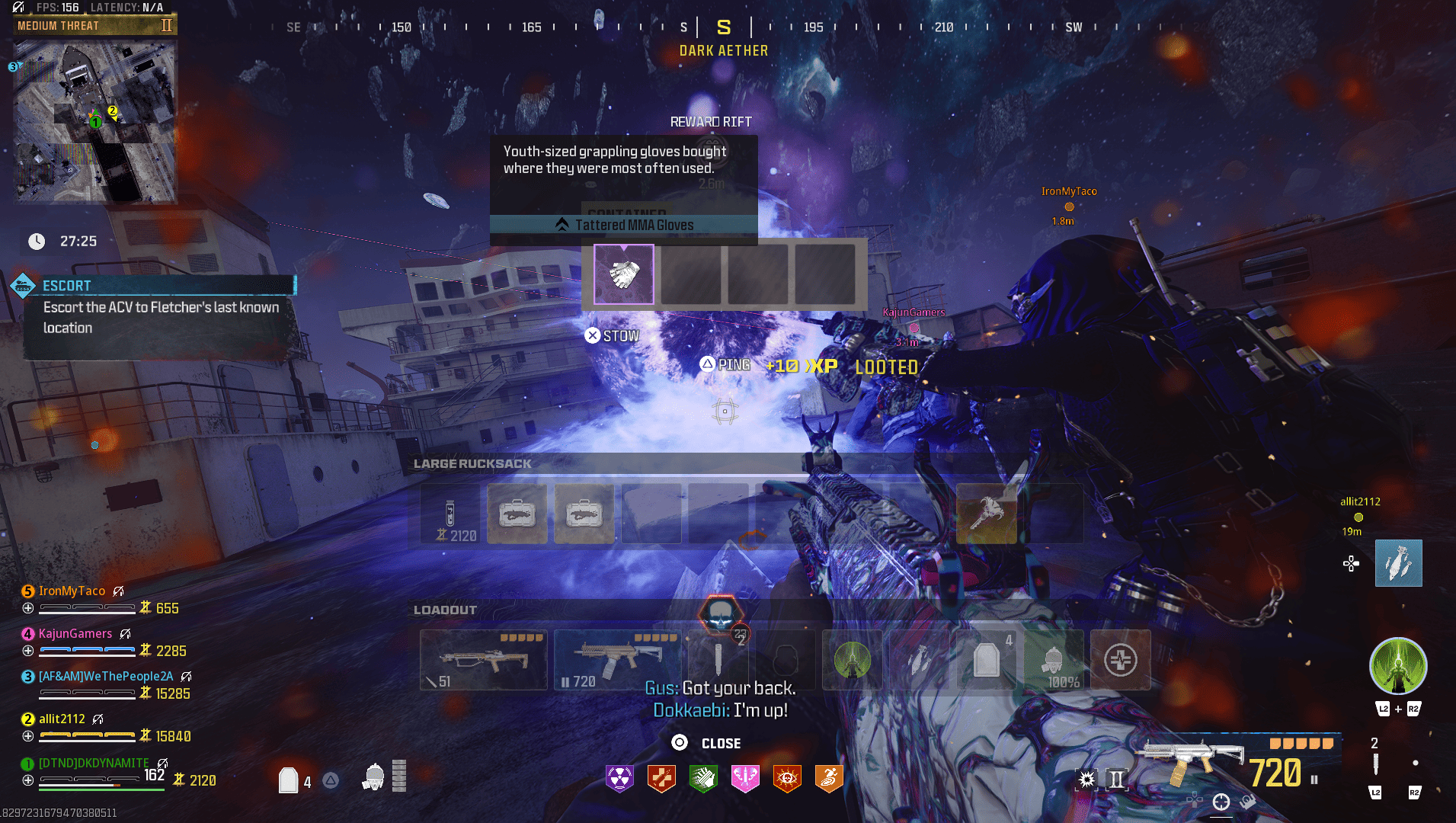1456x823 pixels.
Task: Select the first weapon case in rucksack
Action: (x=517, y=514)
